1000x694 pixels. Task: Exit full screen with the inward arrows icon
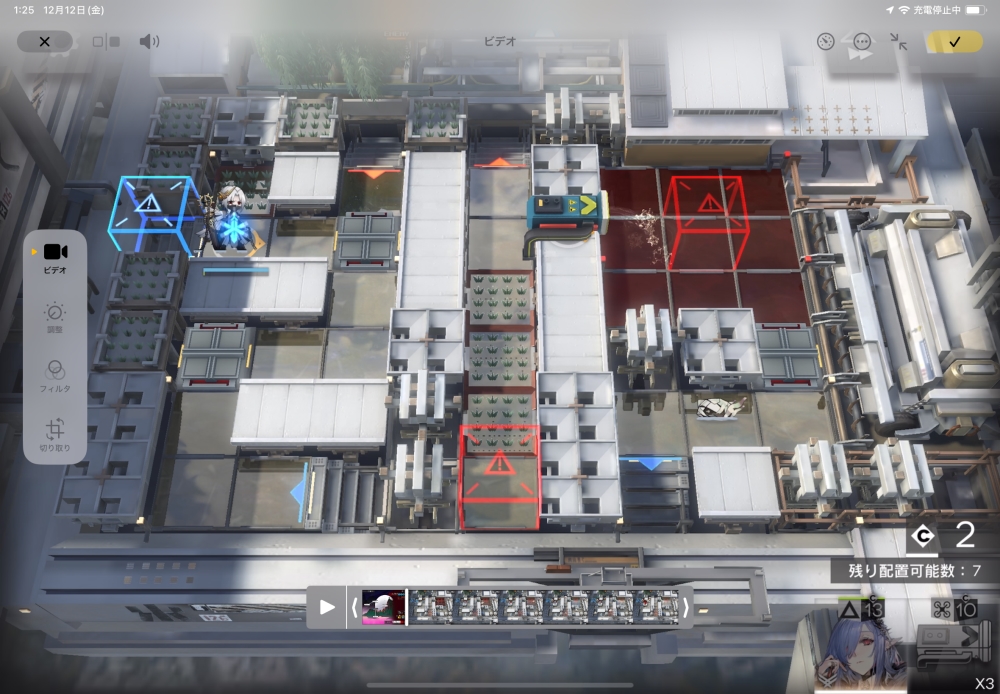(898, 42)
